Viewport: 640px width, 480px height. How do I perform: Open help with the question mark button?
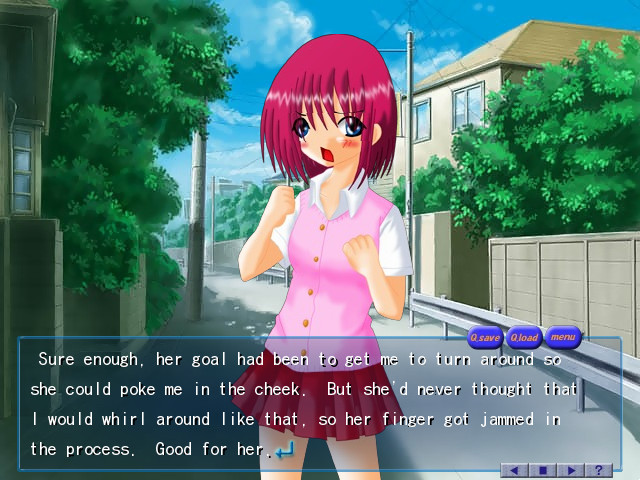pyautogui.click(x=599, y=469)
